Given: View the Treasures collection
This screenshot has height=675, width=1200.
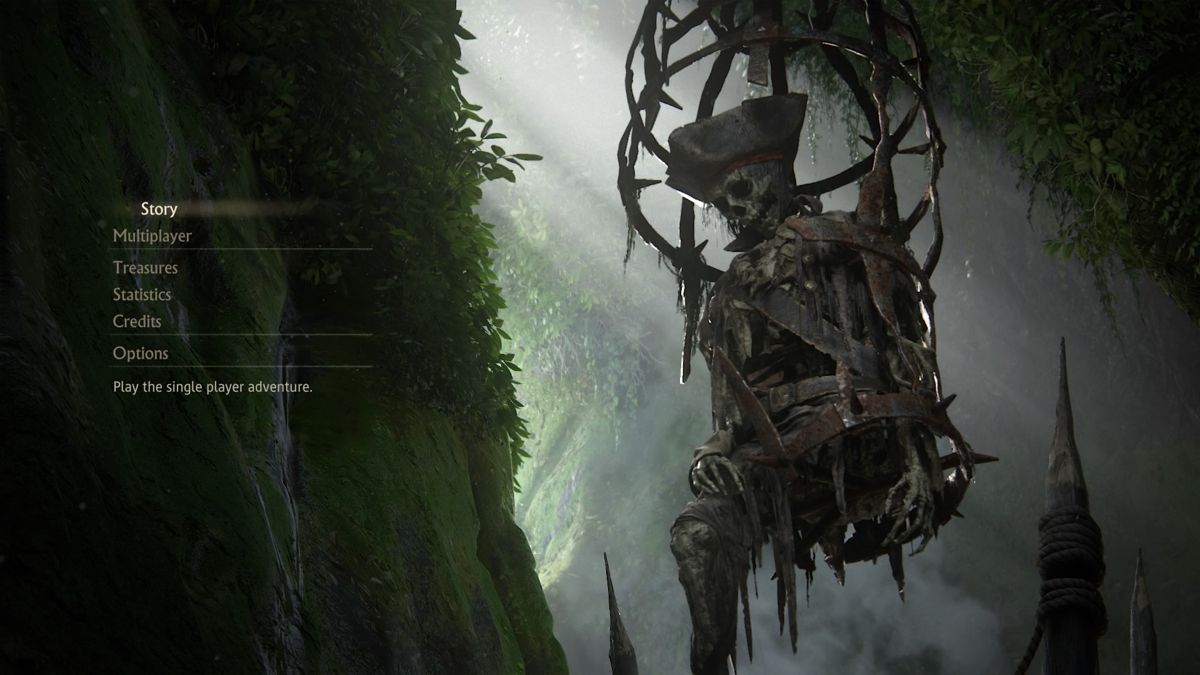Looking at the screenshot, I should tap(145, 268).
